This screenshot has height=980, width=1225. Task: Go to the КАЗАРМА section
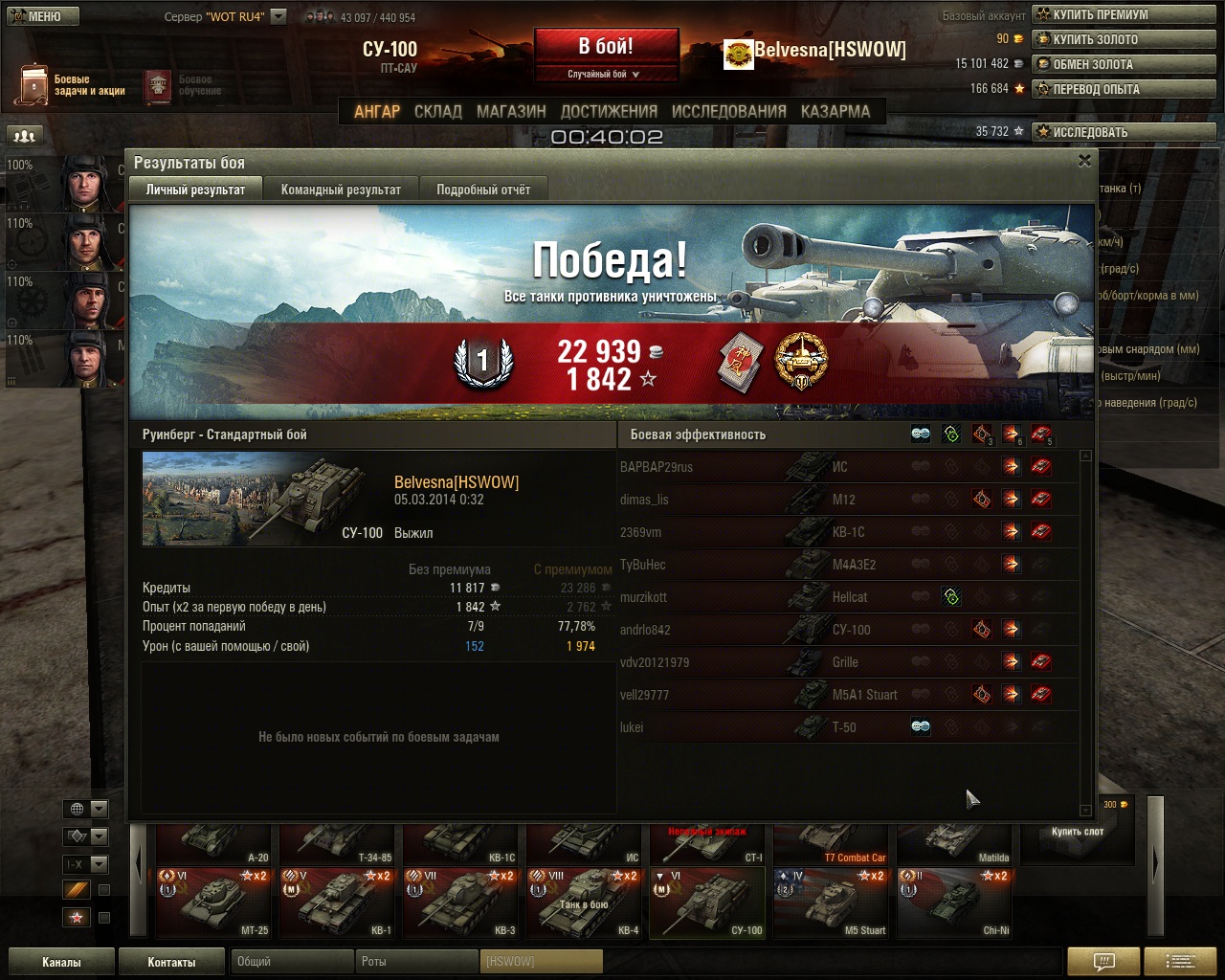point(835,111)
